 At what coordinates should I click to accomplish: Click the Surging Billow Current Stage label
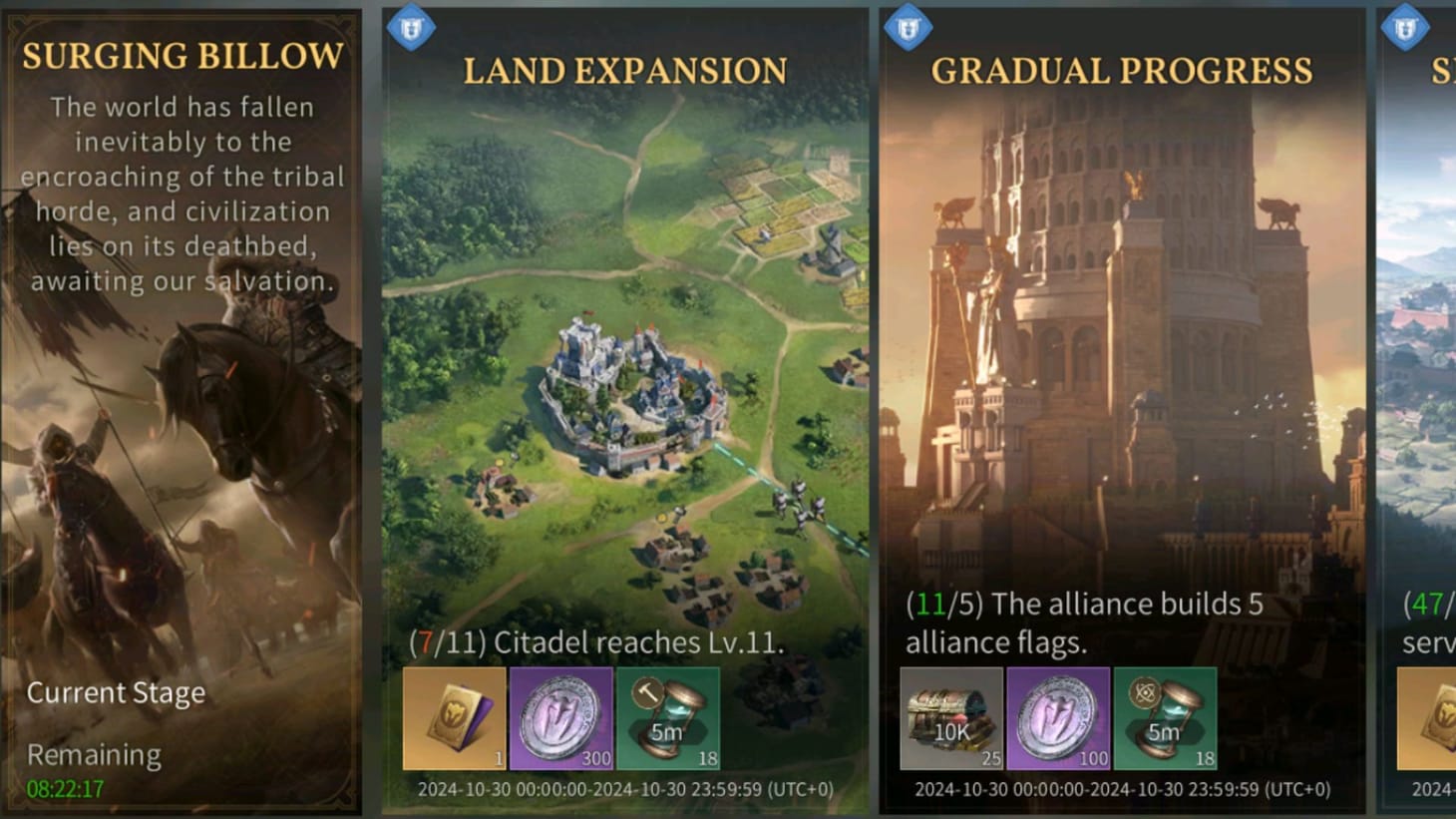click(116, 692)
